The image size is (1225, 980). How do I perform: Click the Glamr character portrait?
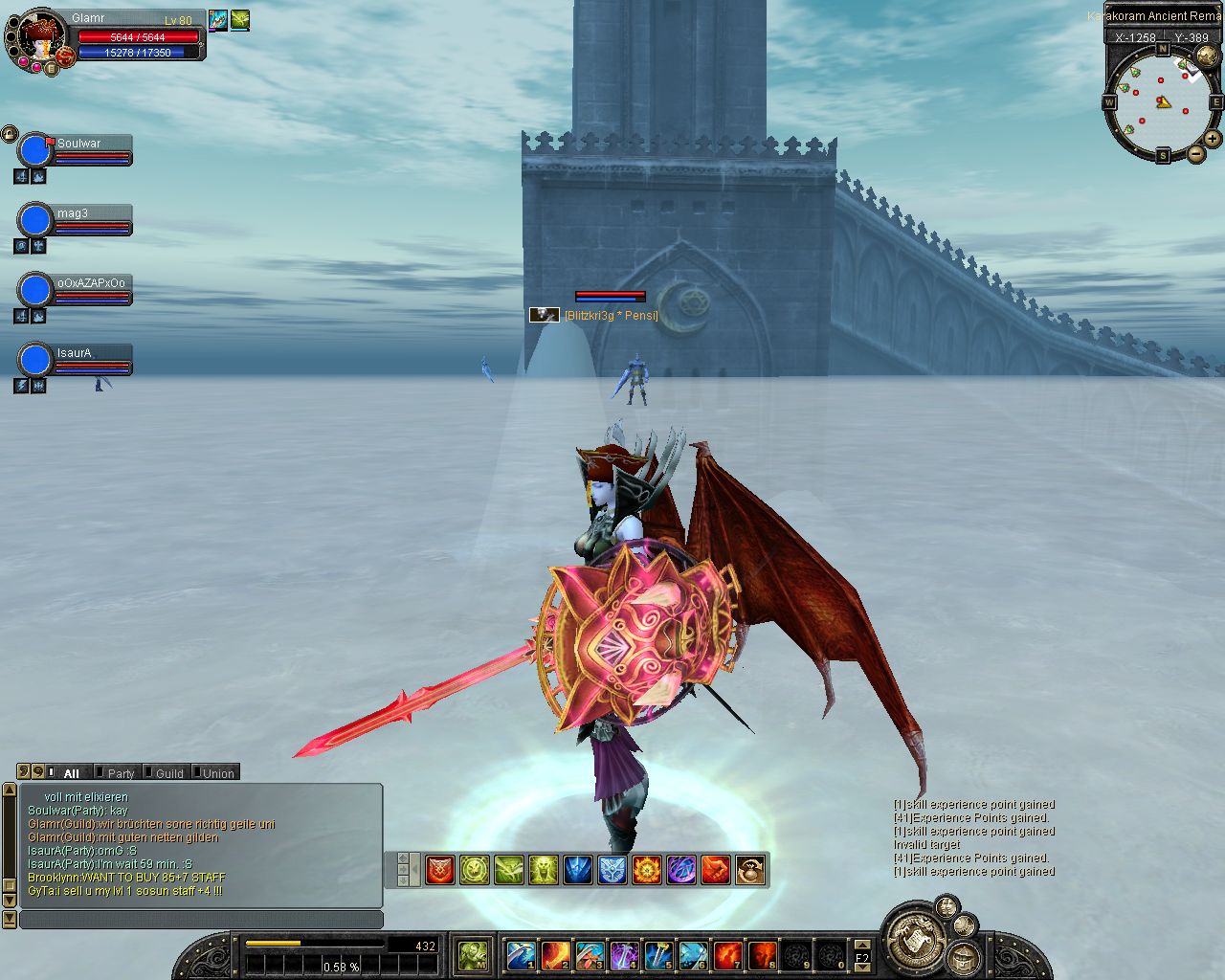point(38,38)
